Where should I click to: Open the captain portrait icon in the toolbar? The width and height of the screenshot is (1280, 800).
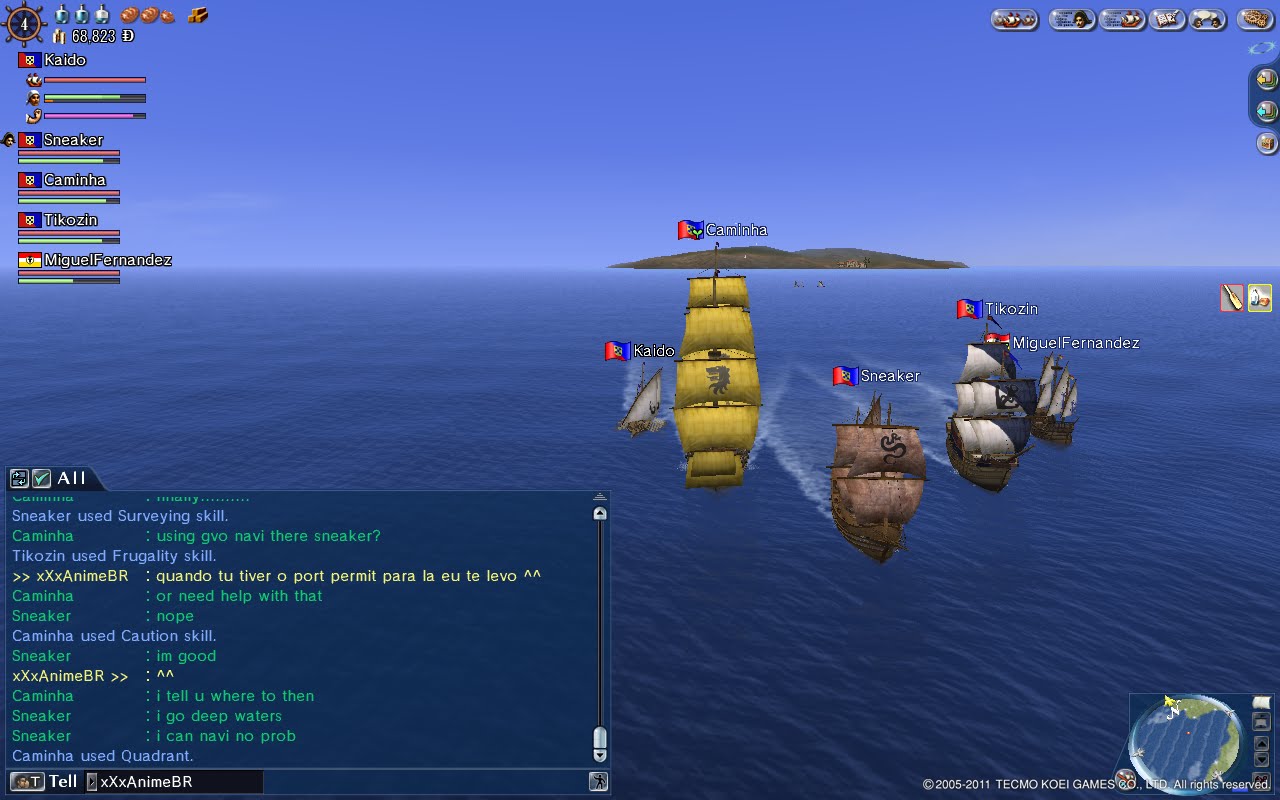click(1071, 19)
